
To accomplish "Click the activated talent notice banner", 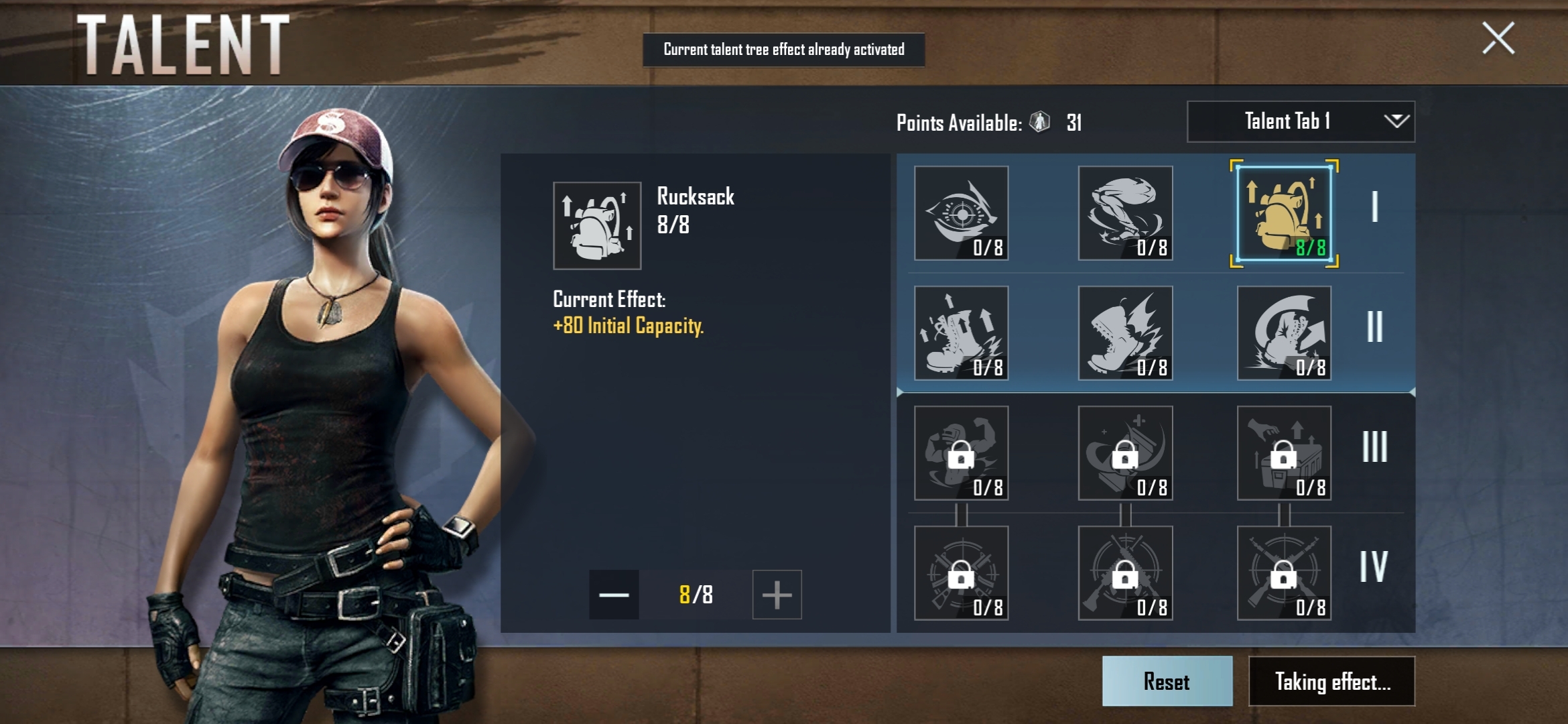I will pyautogui.click(x=783, y=49).
